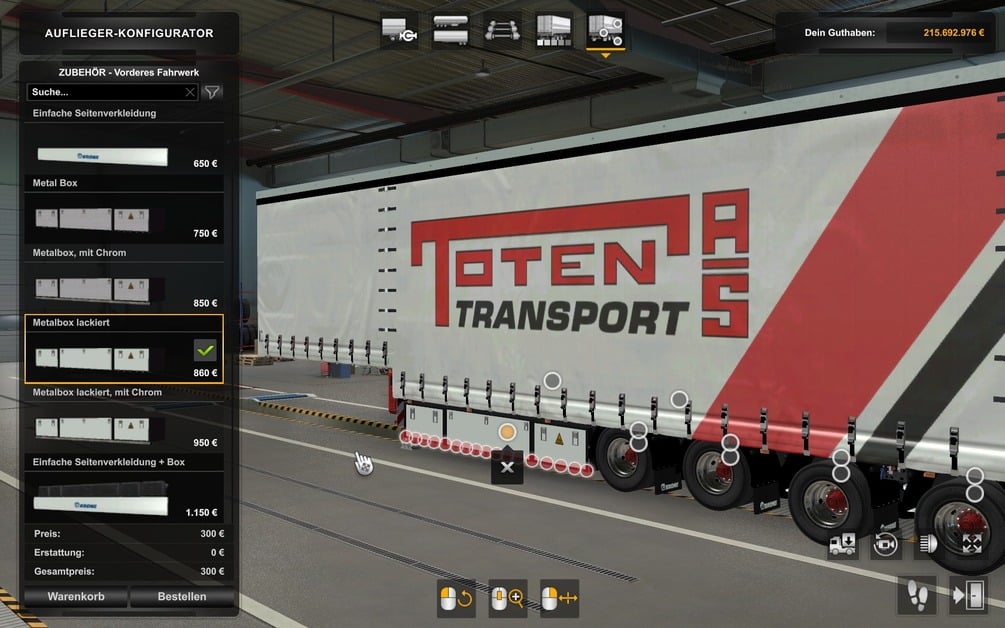Open the trailer paint colour tab

tap(553, 31)
